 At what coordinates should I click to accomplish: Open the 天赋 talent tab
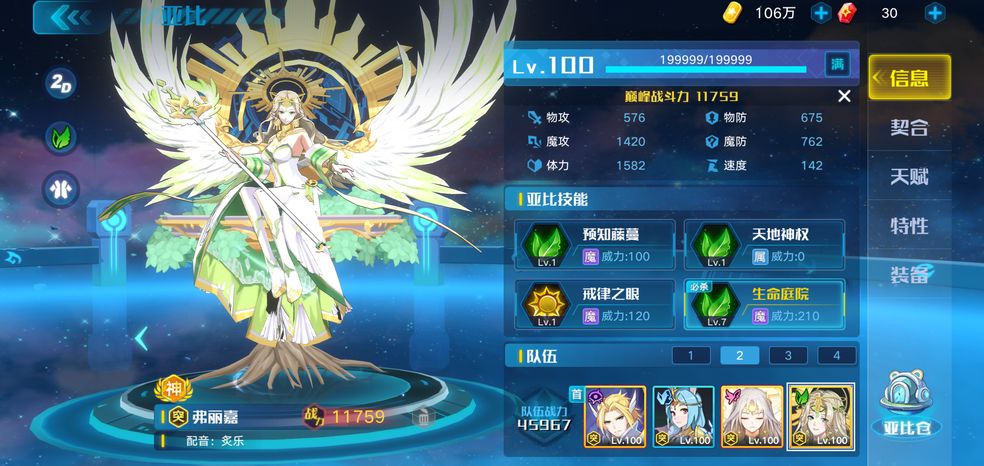[909, 176]
